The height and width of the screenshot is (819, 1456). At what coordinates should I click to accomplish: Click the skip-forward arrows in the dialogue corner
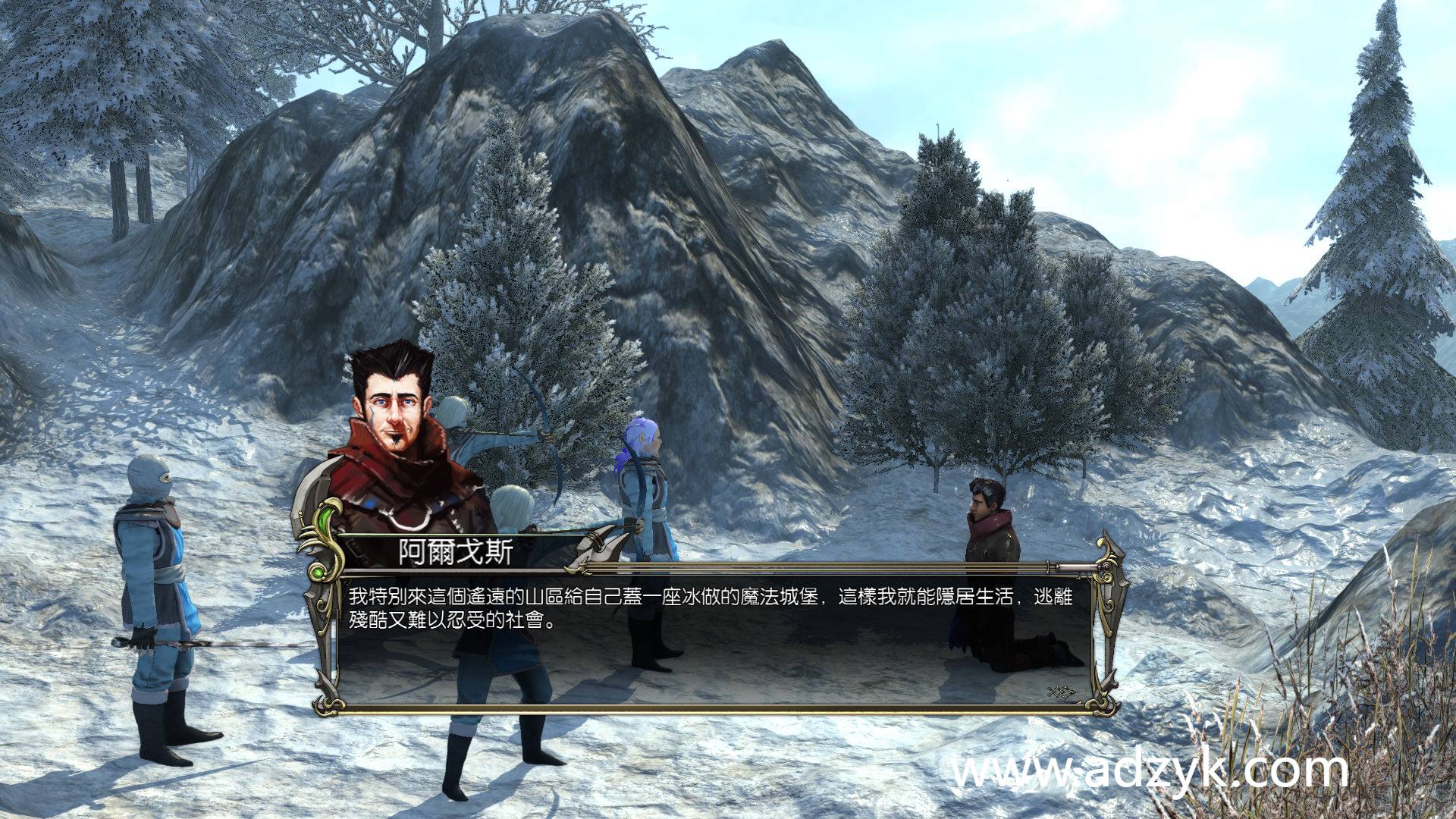[1060, 690]
